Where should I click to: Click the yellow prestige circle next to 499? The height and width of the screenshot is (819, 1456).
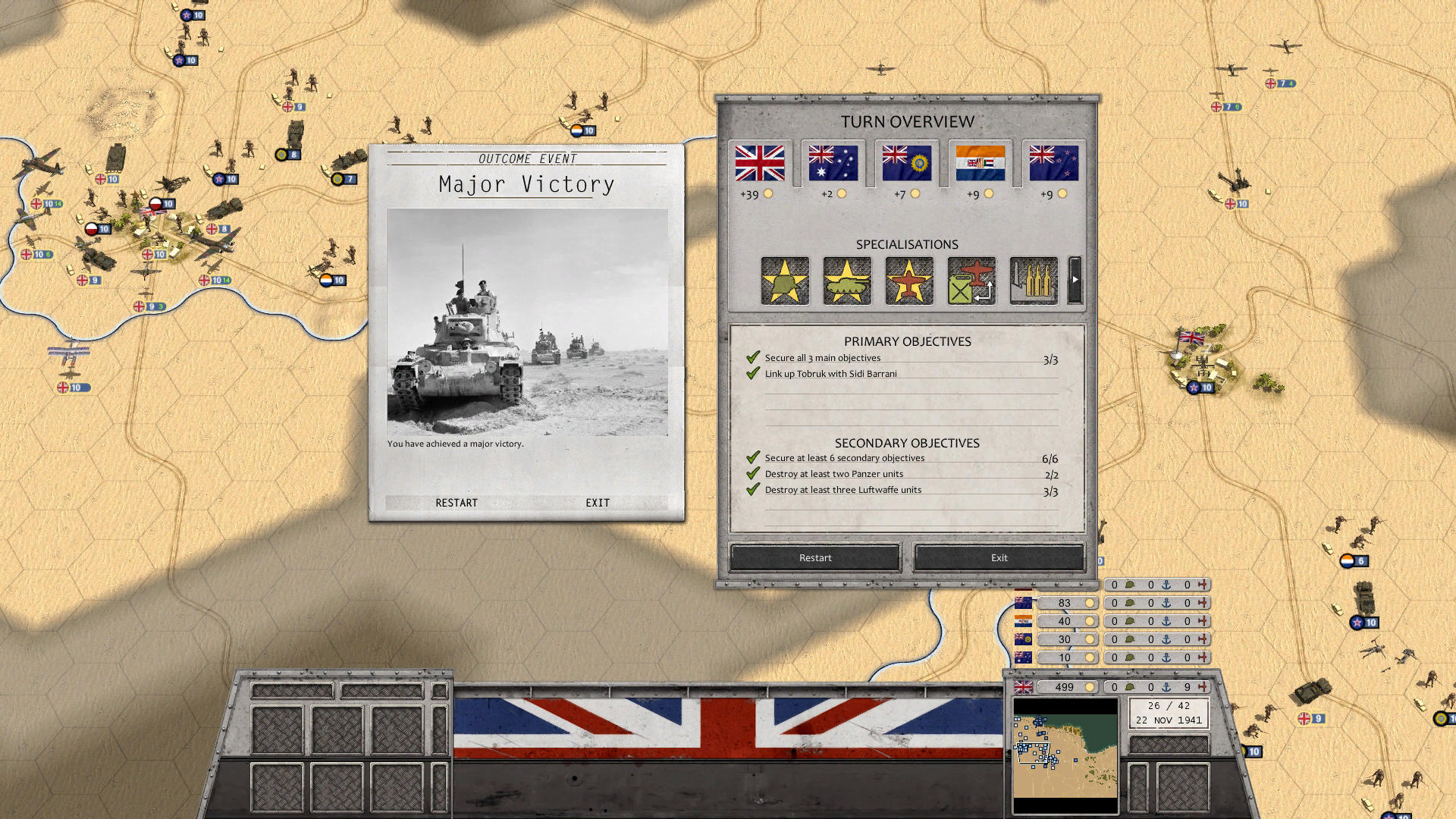(x=1090, y=687)
